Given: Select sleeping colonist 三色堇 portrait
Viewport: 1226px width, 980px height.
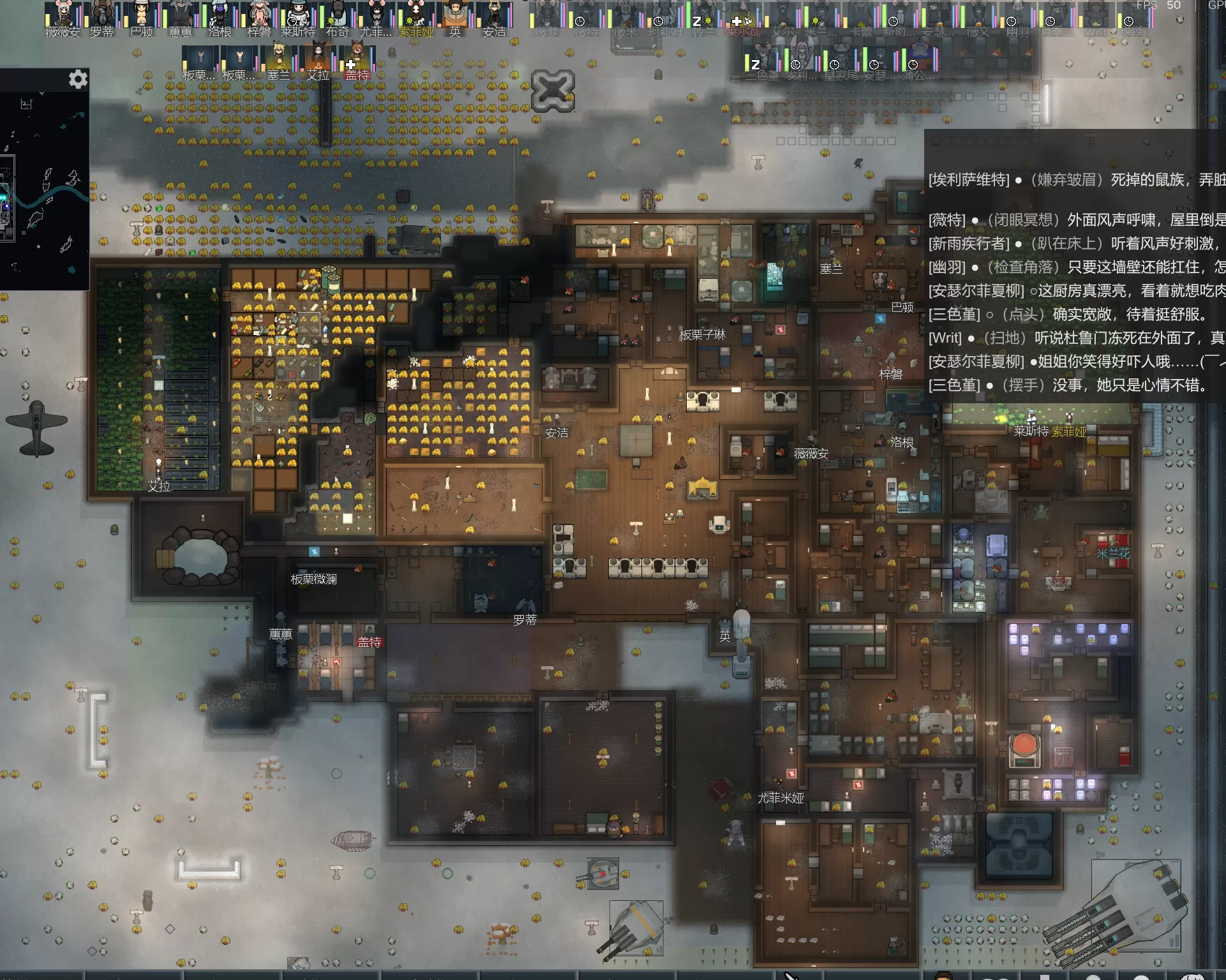Looking at the screenshot, I should tap(763, 61).
